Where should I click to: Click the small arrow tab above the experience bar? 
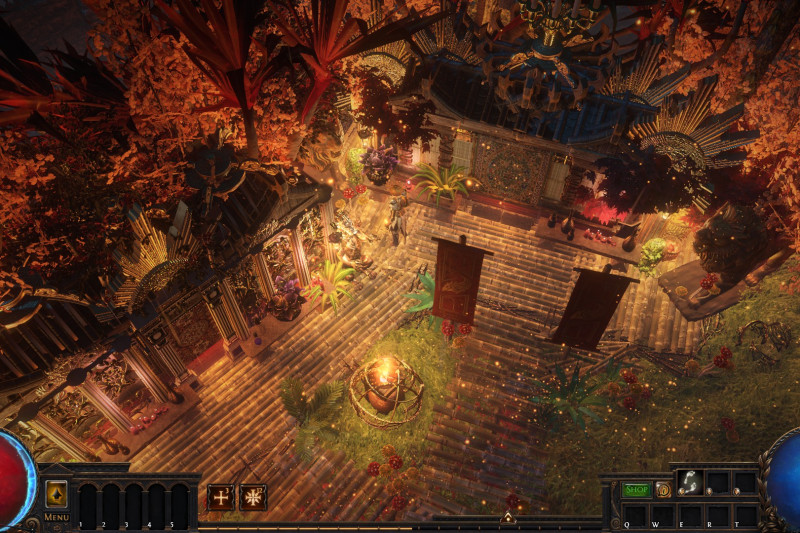coord(508,518)
